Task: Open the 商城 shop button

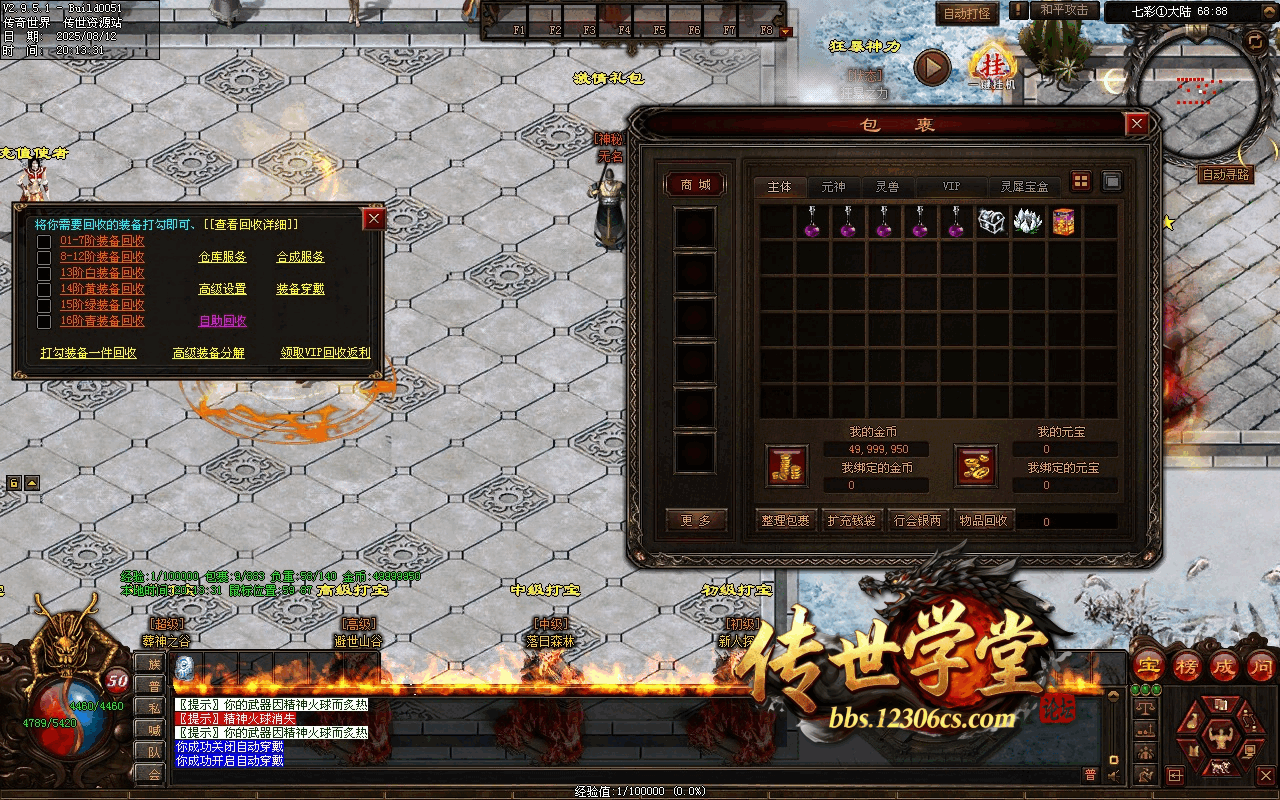Action: click(x=695, y=185)
